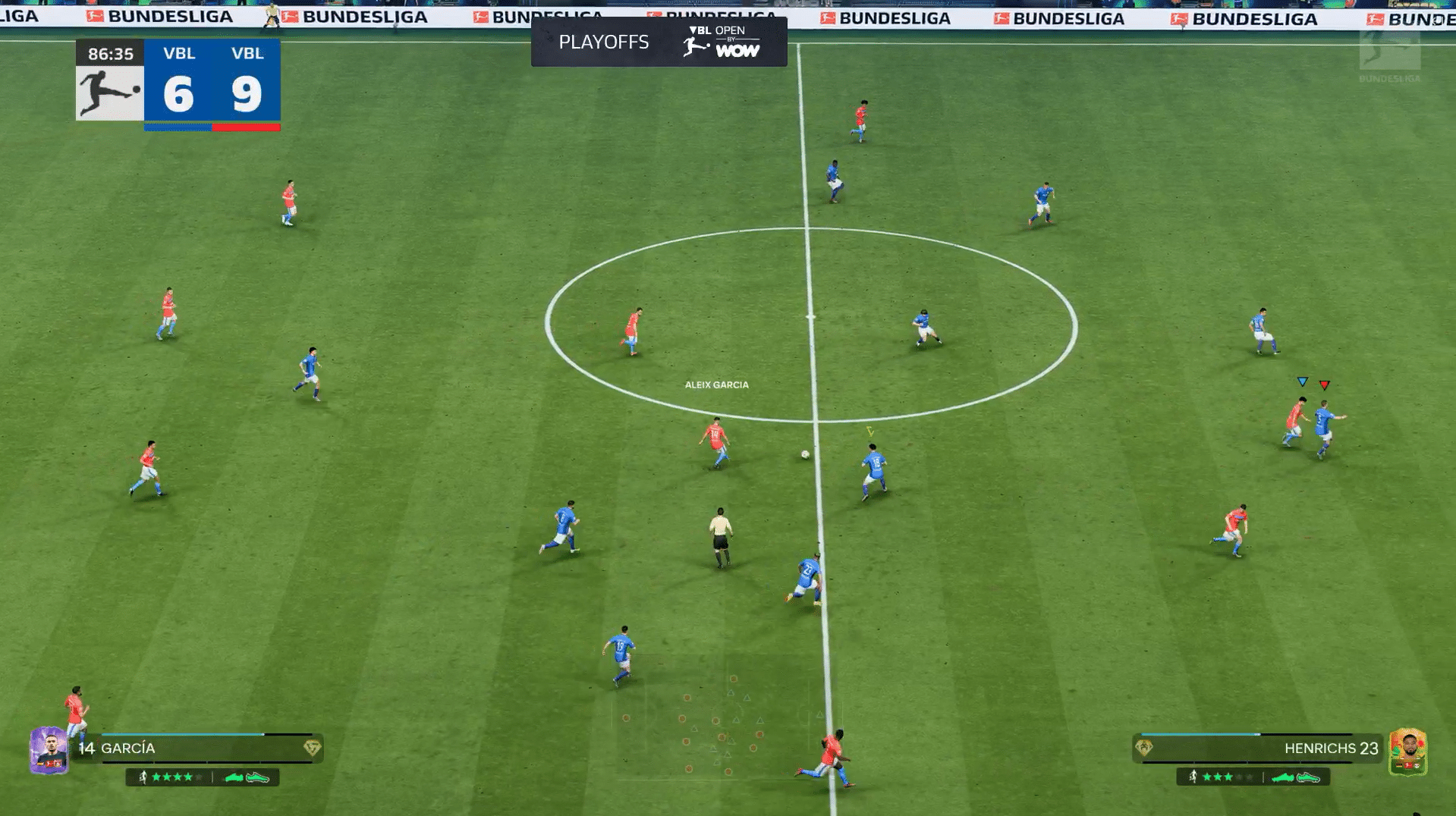Select Henrichs' player portrait card
This screenshot has width=1456, height=816.
tap(1407, 752)
